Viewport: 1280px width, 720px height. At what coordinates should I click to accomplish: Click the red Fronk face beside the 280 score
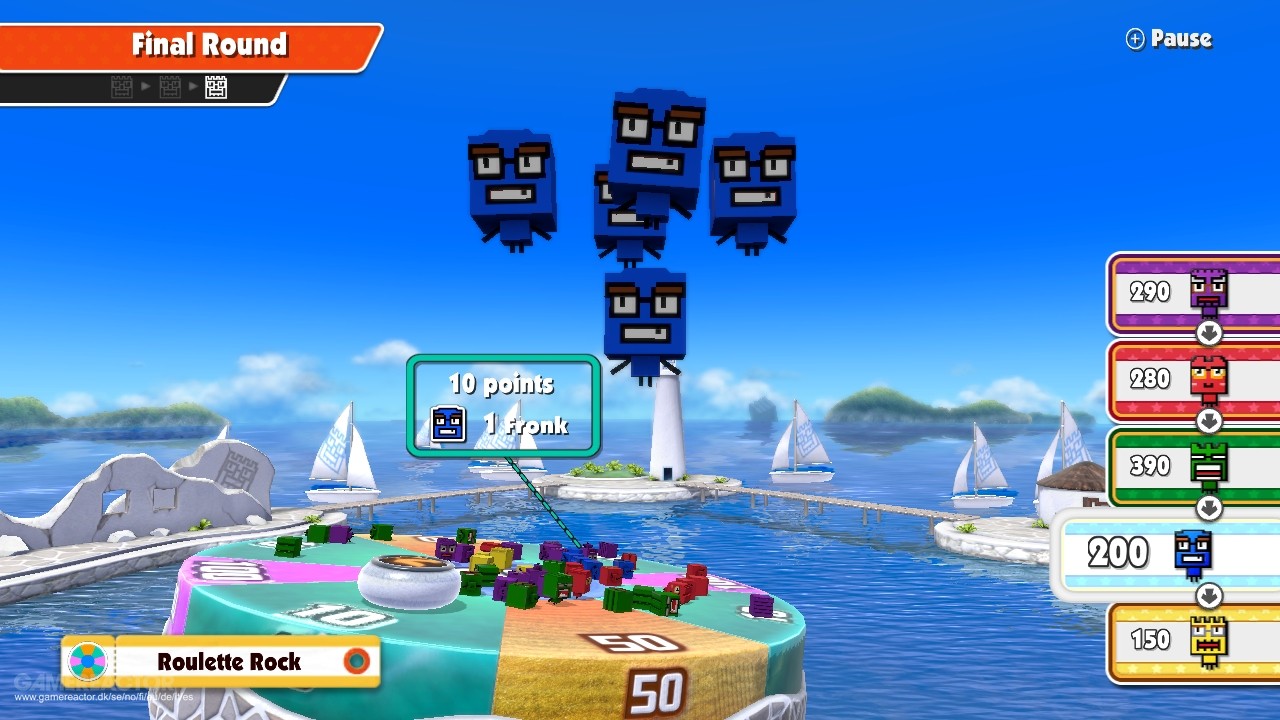[1207, 377]
